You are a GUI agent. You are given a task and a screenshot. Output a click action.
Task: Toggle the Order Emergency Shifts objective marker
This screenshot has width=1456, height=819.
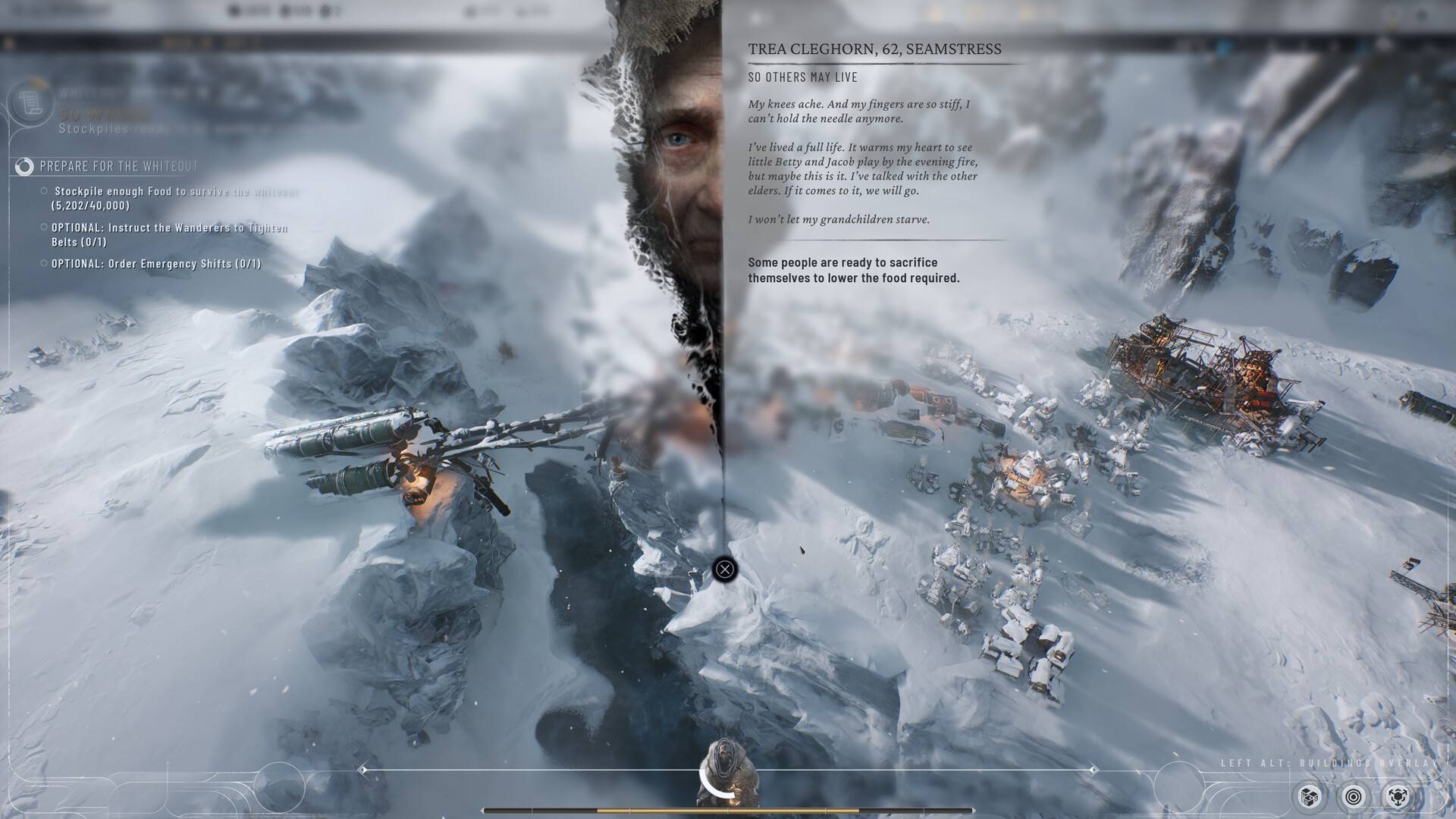[43, 263]
